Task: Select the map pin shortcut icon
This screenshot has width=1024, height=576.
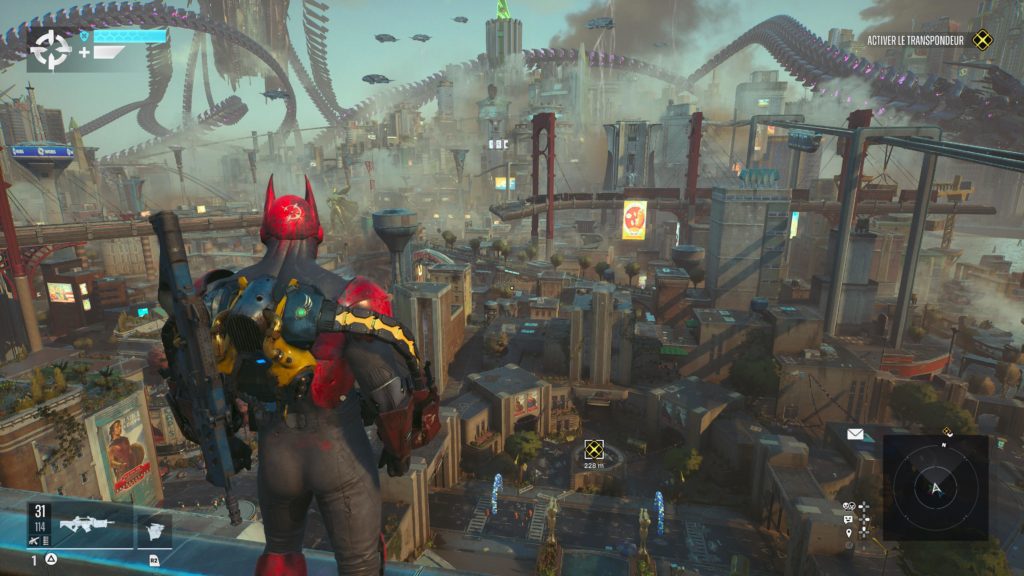Action: coord(849,532)
